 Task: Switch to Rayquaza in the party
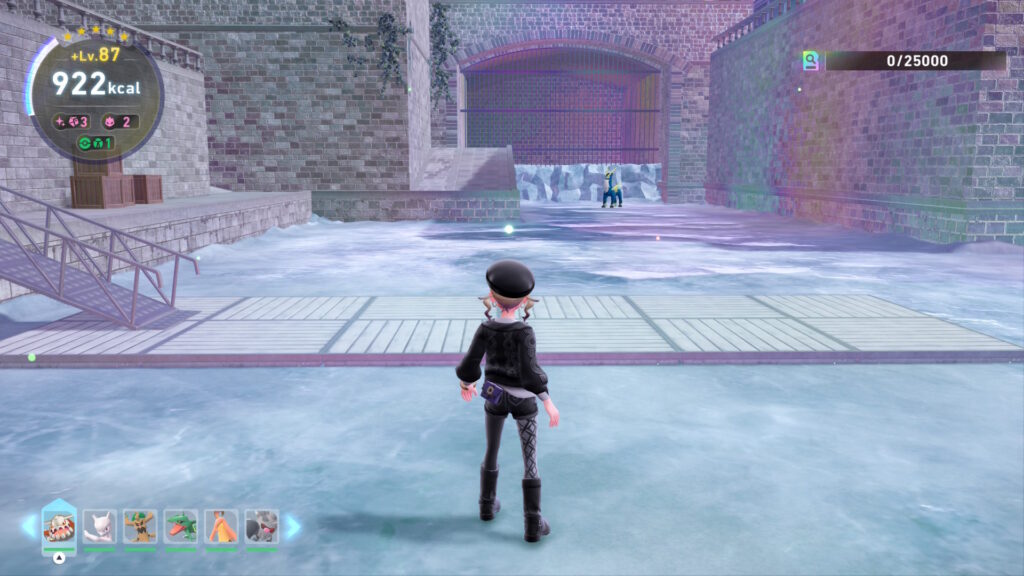181,526
